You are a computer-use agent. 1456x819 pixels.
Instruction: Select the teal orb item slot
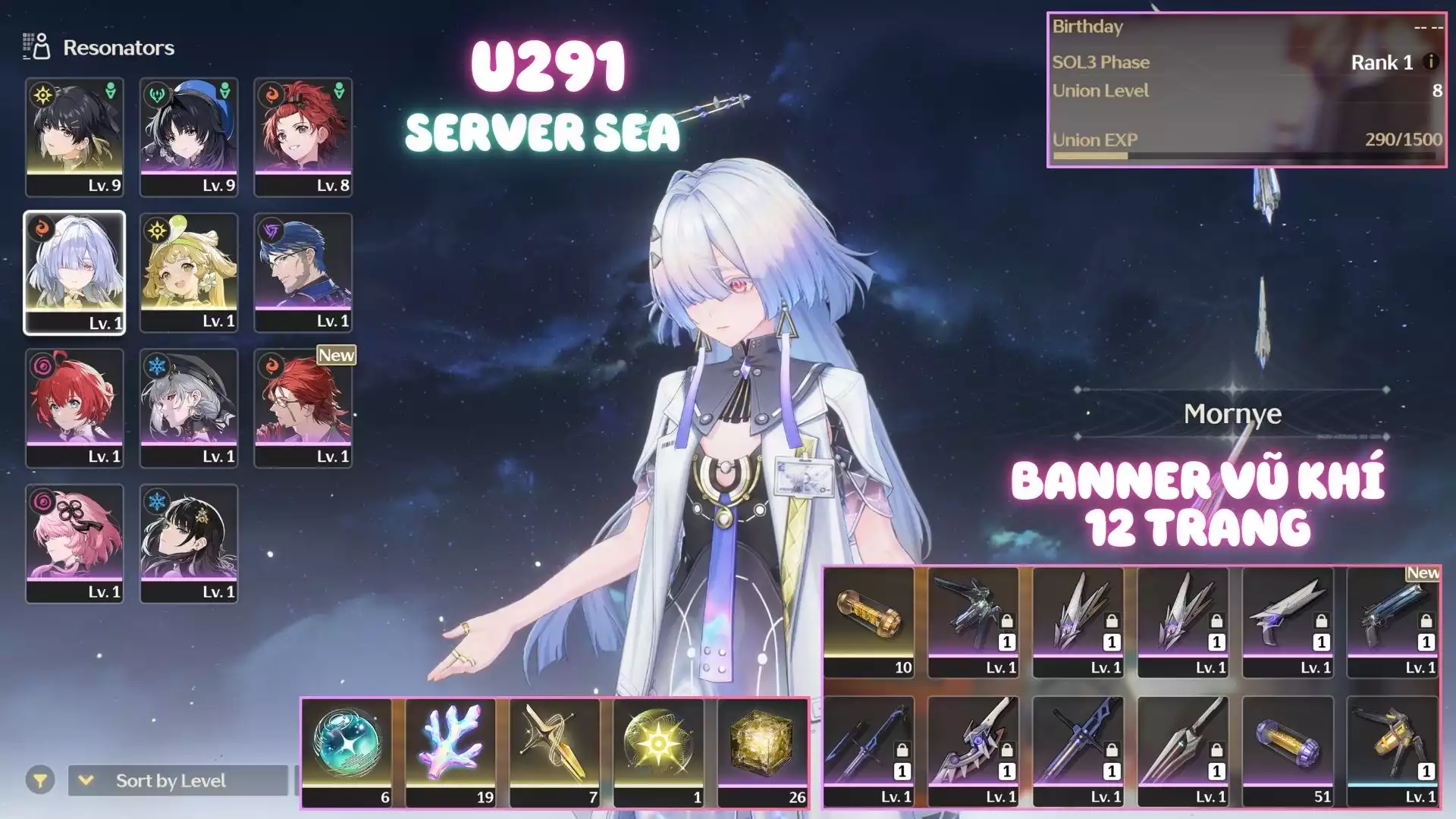pyautogui.click(x=347, y=752)
